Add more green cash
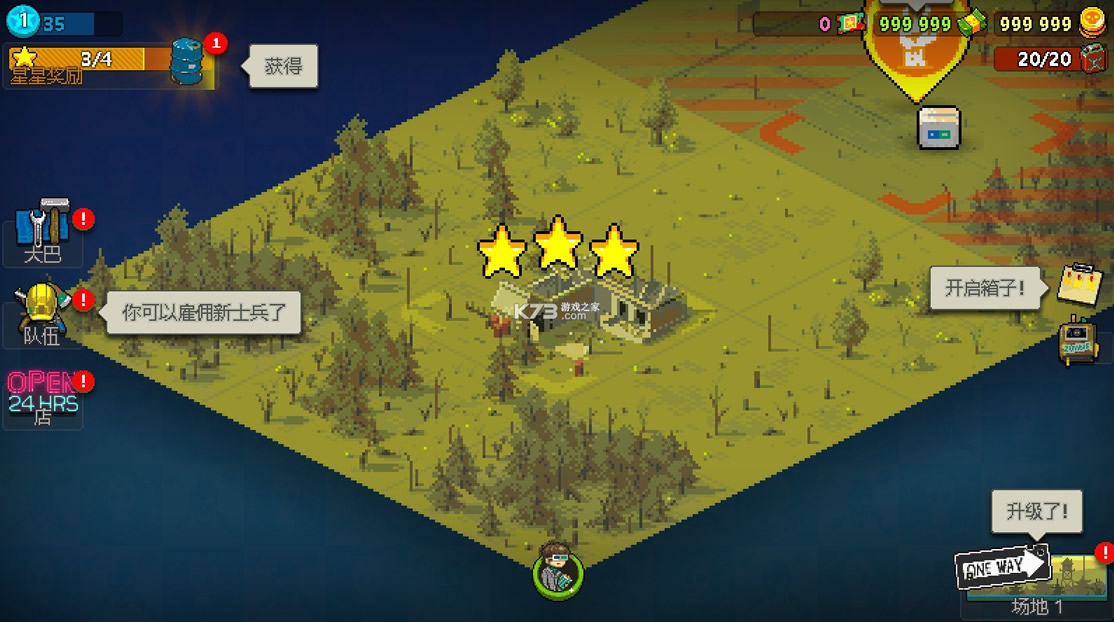 970,24
